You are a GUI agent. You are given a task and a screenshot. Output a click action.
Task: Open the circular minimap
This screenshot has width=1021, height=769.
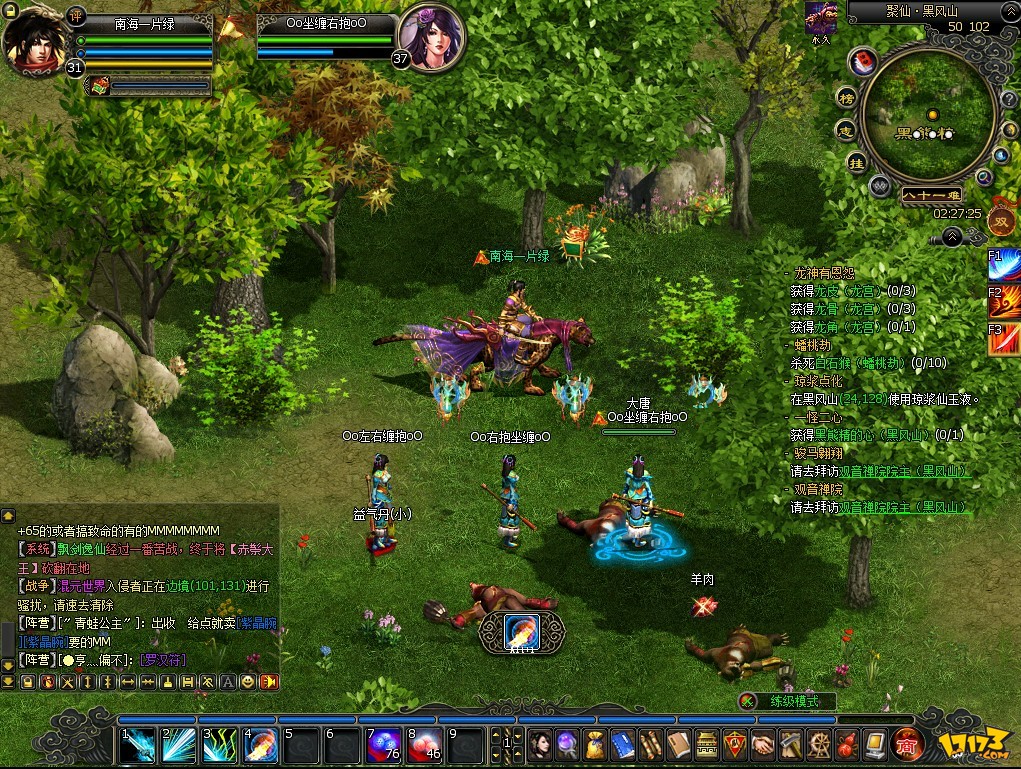click(929, 118)
